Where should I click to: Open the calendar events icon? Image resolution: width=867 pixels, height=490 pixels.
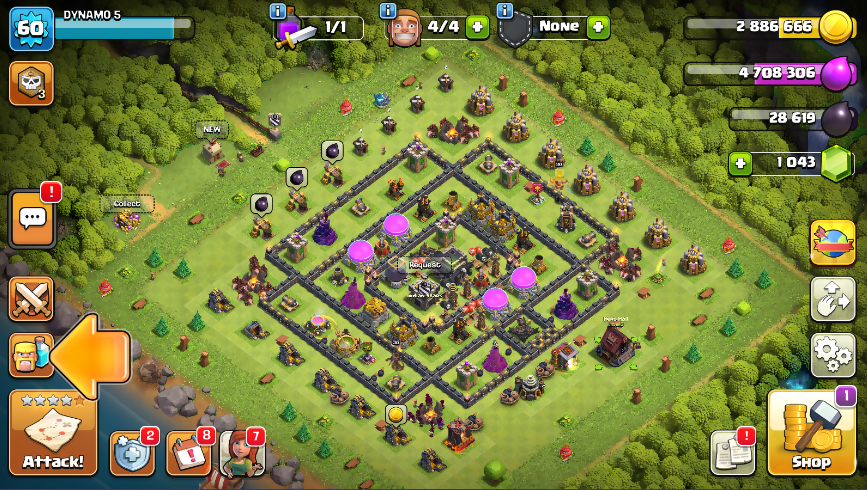coord(188,453)
